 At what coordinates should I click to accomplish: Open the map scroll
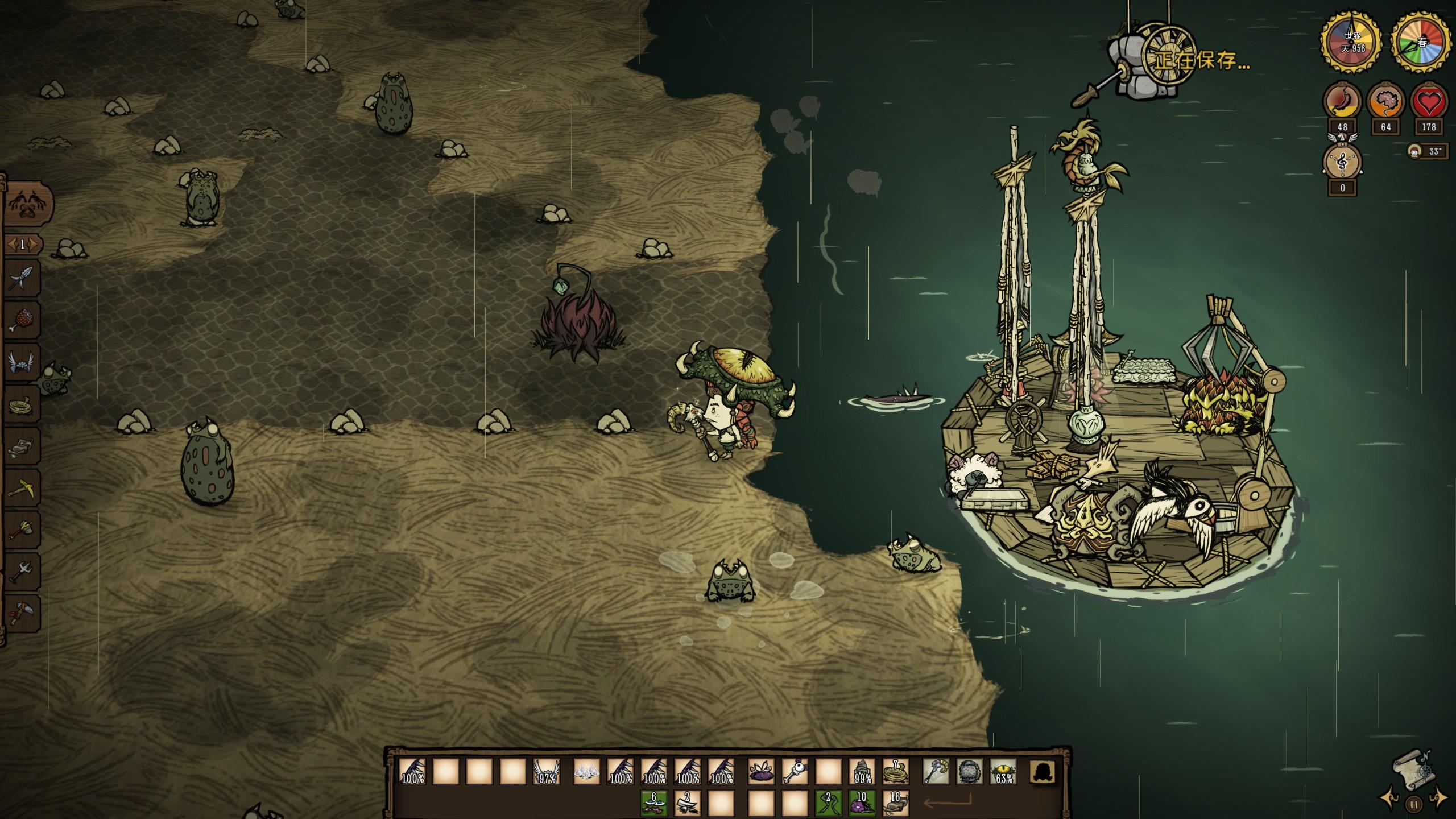click(x=1413, y=770)
